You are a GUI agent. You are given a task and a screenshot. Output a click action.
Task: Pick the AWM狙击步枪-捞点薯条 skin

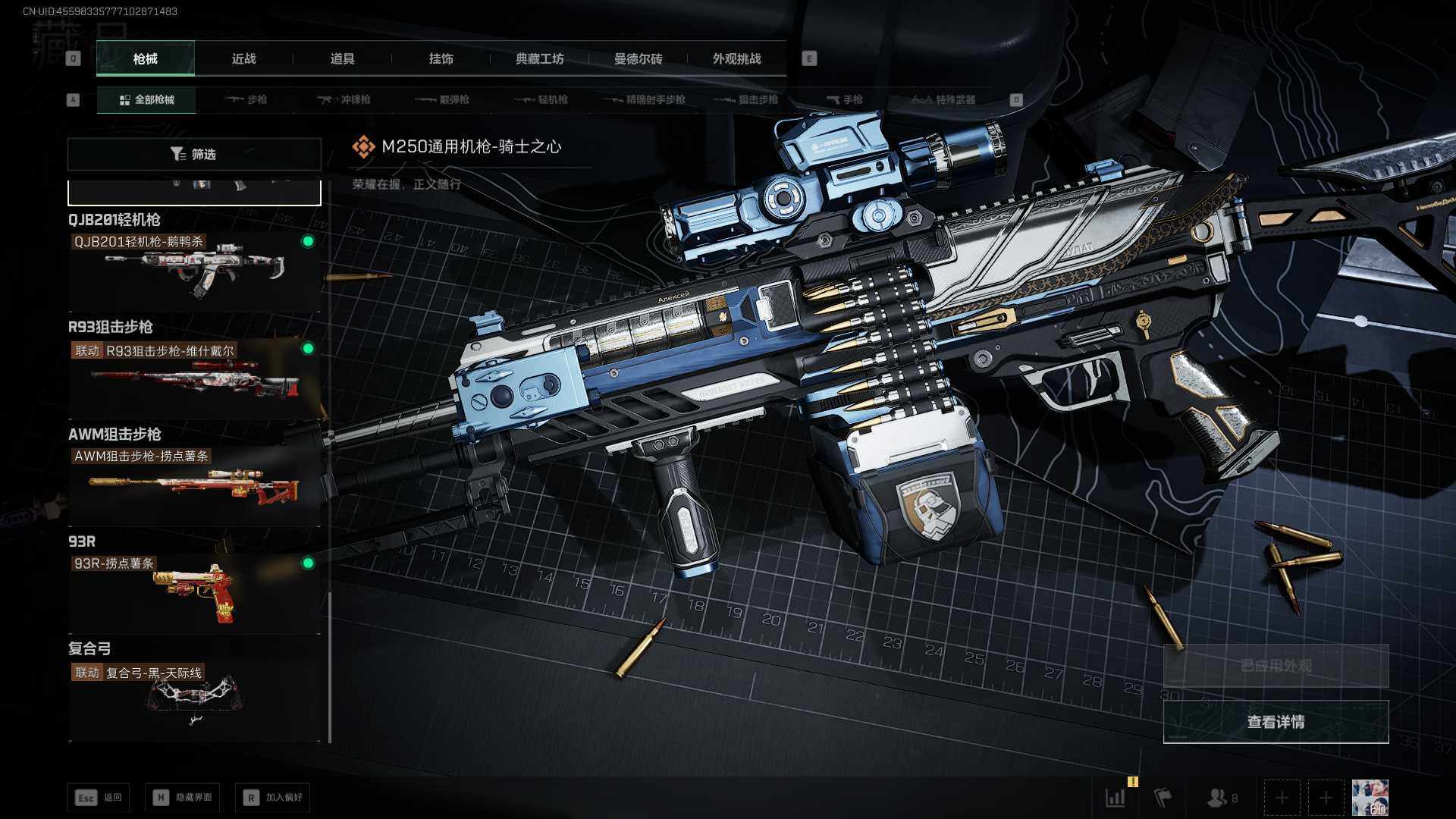point(194,484)
